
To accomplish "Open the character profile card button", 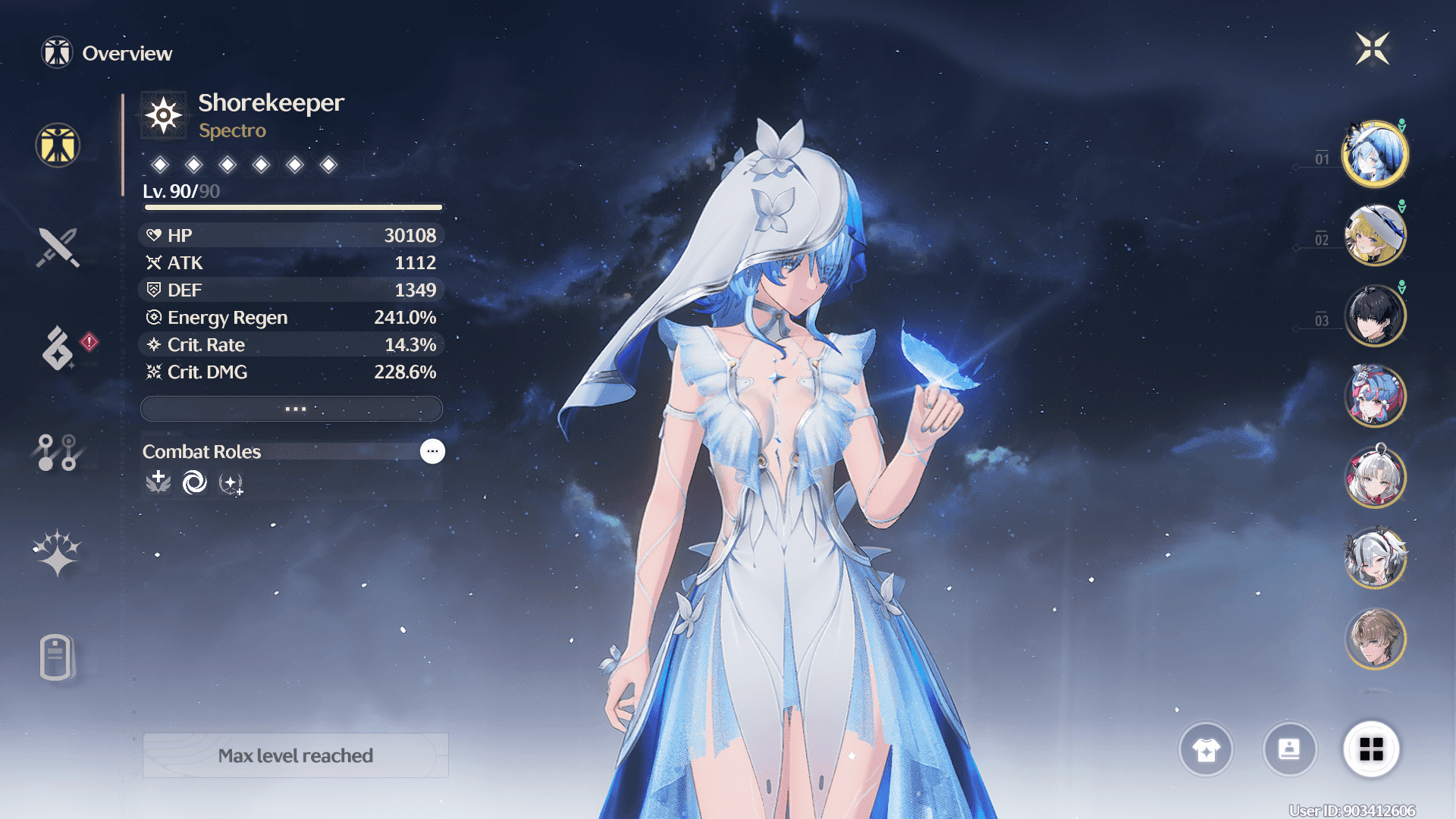I will pyautogui.click(x=1289, y=749).
